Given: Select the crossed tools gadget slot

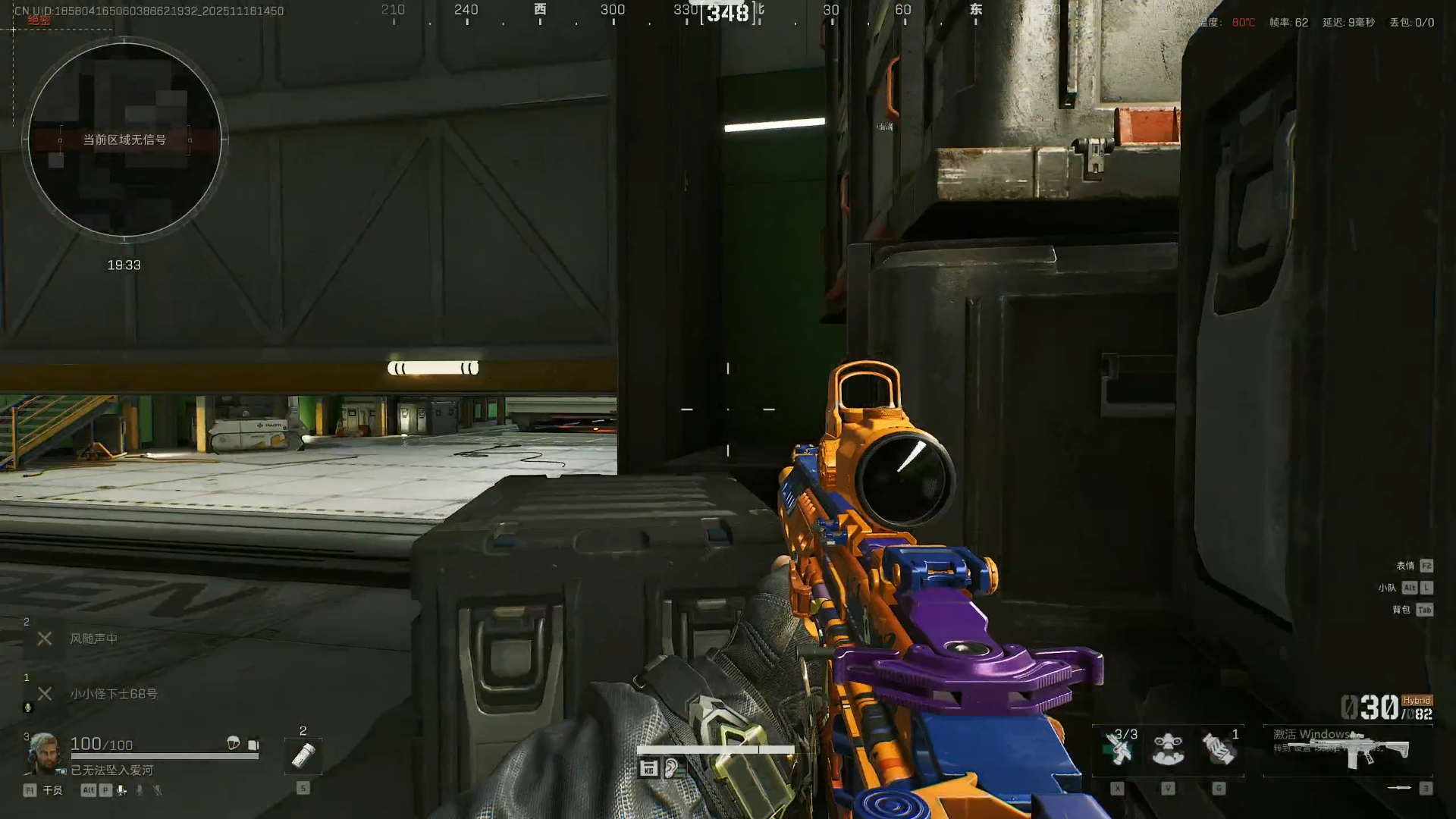Looking at the screenshot, I should click(x=1118, y=749).
